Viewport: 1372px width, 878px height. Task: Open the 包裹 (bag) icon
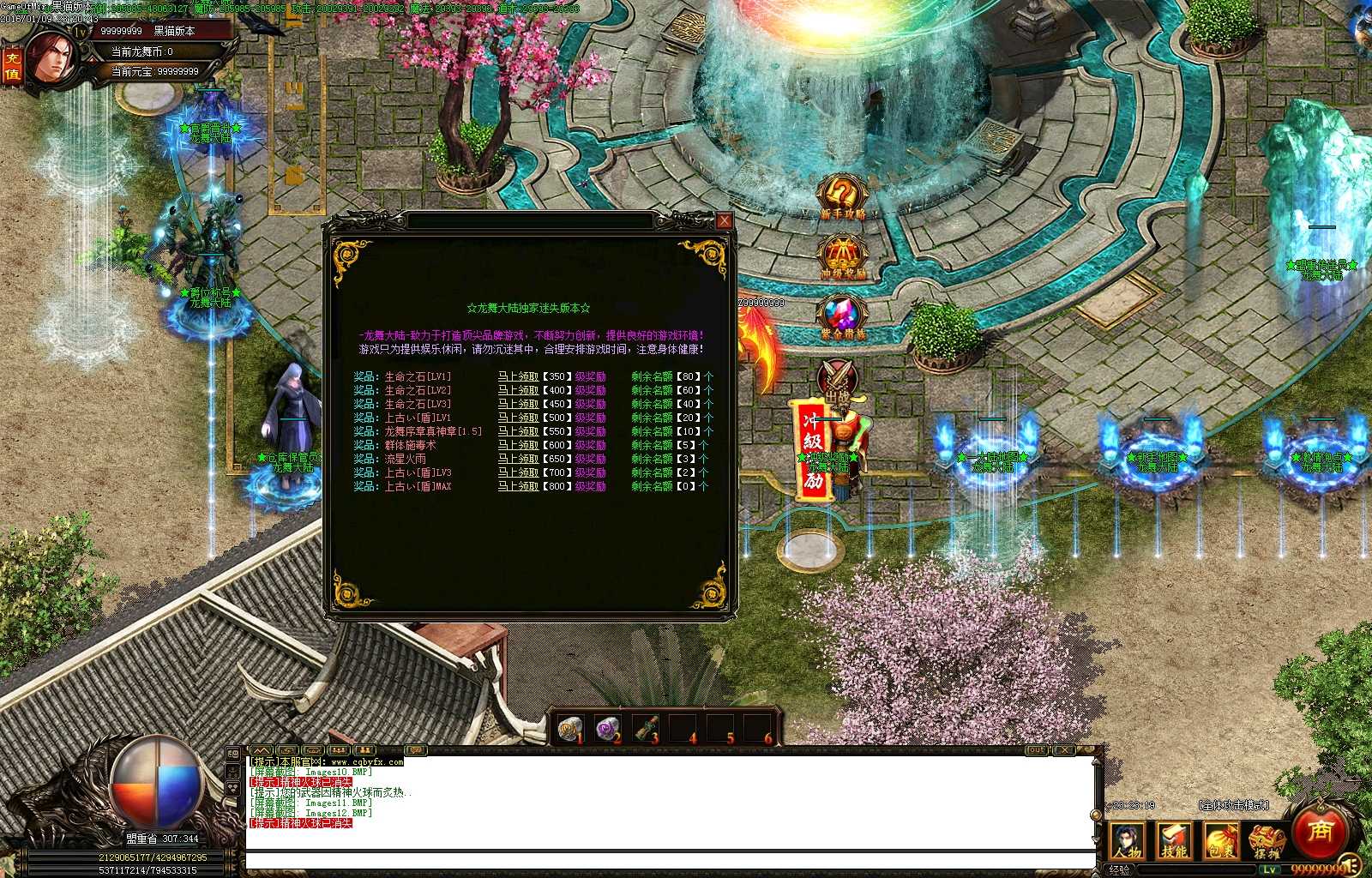click(x=1221, y=840)
